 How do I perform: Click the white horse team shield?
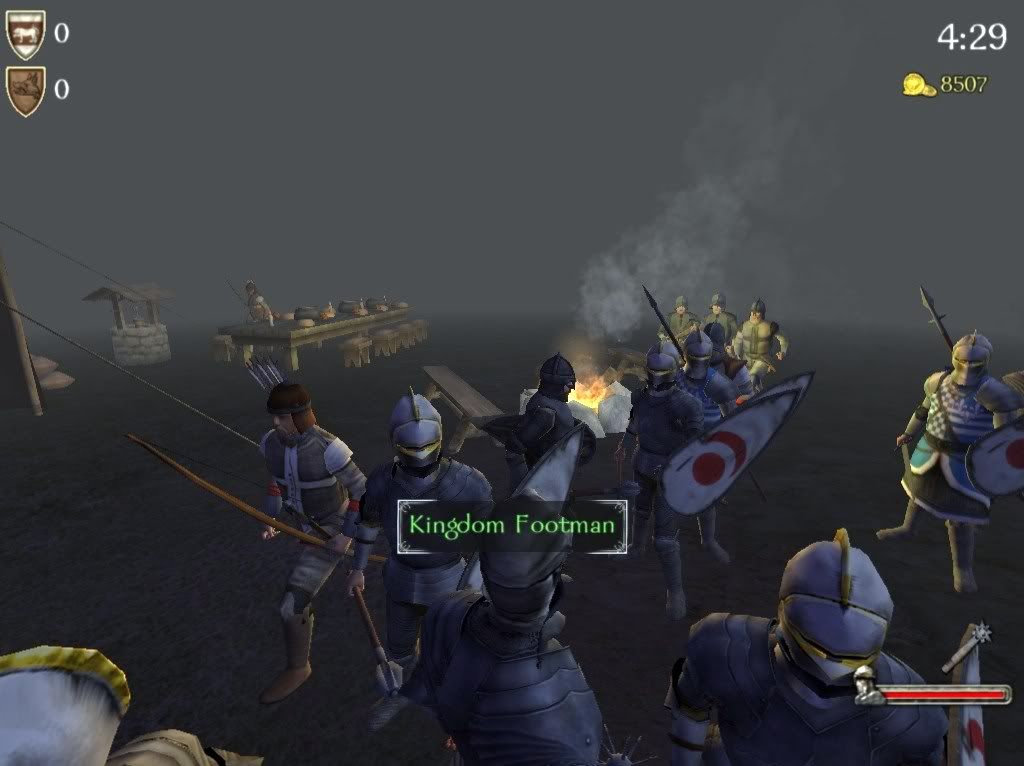point(26,34)
